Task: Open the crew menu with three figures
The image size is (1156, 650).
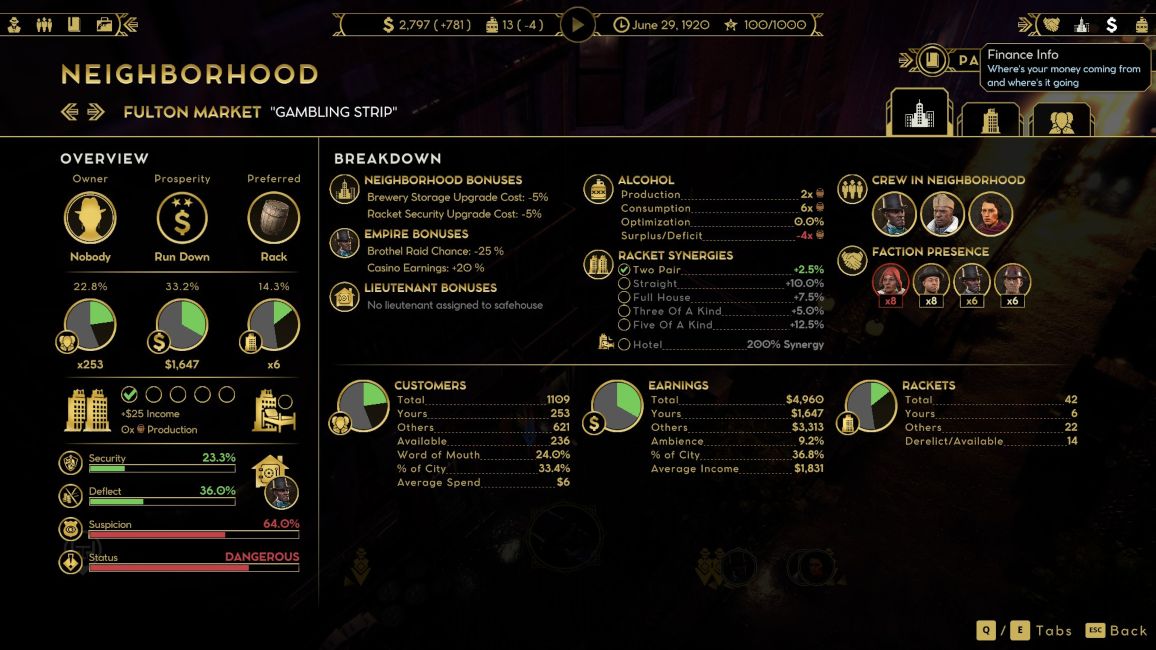Action: [x=44, y=24]
